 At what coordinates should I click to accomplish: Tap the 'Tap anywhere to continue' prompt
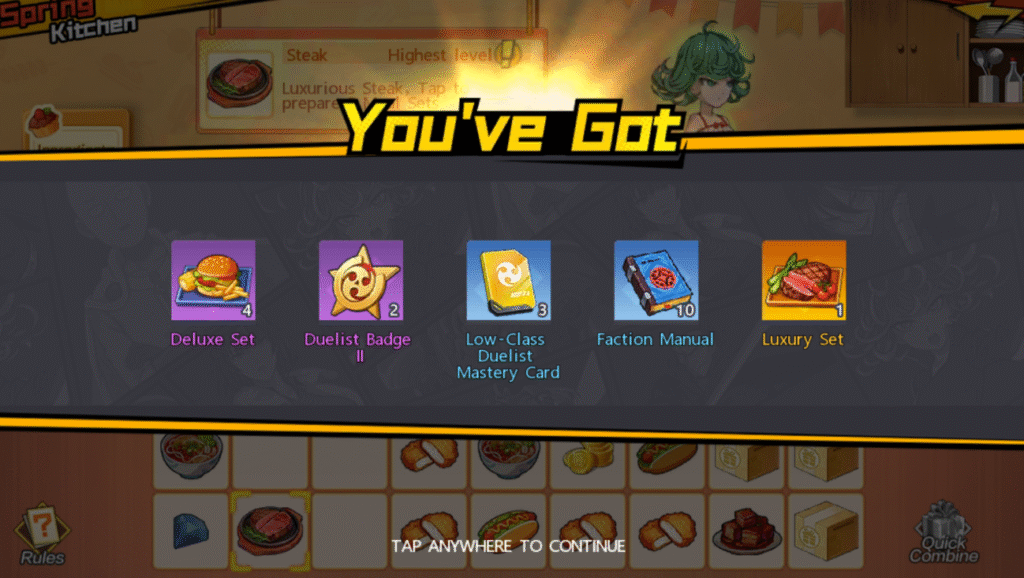(x=508, y=546)
